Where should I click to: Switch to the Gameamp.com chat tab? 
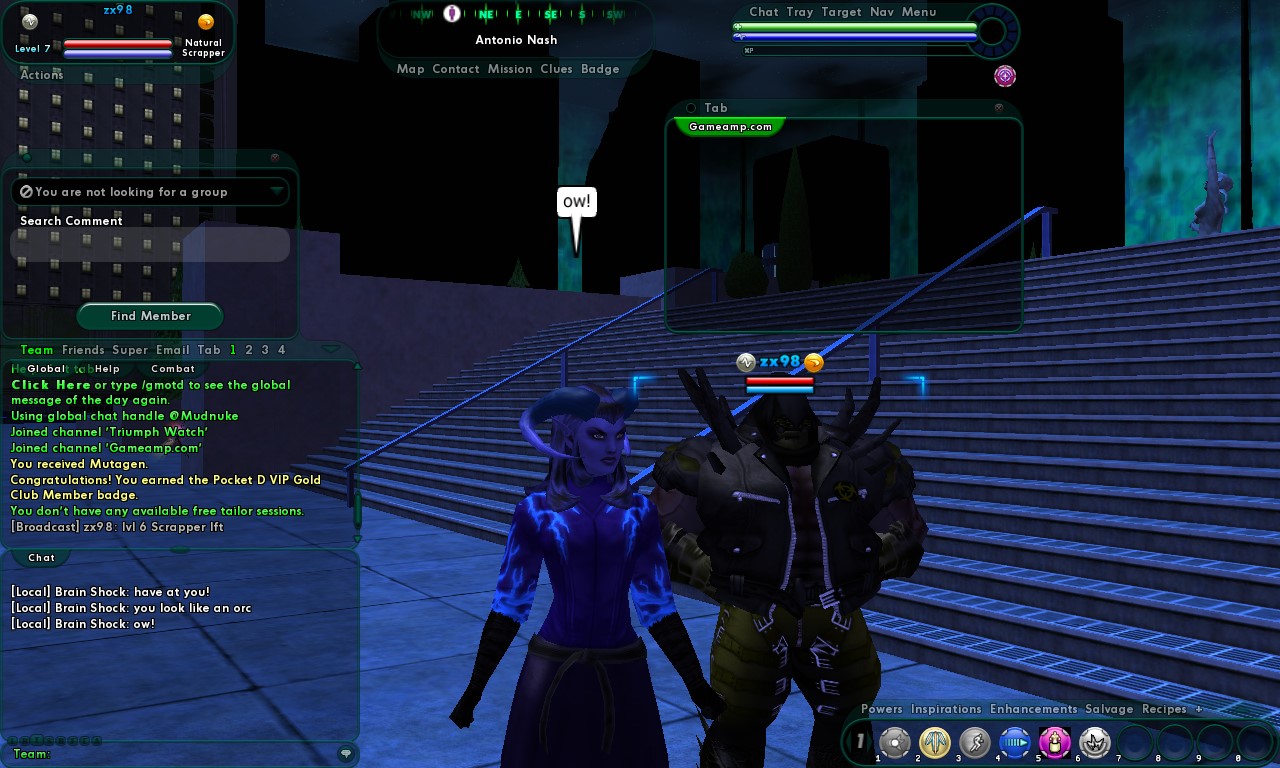[x=730, y=127]
